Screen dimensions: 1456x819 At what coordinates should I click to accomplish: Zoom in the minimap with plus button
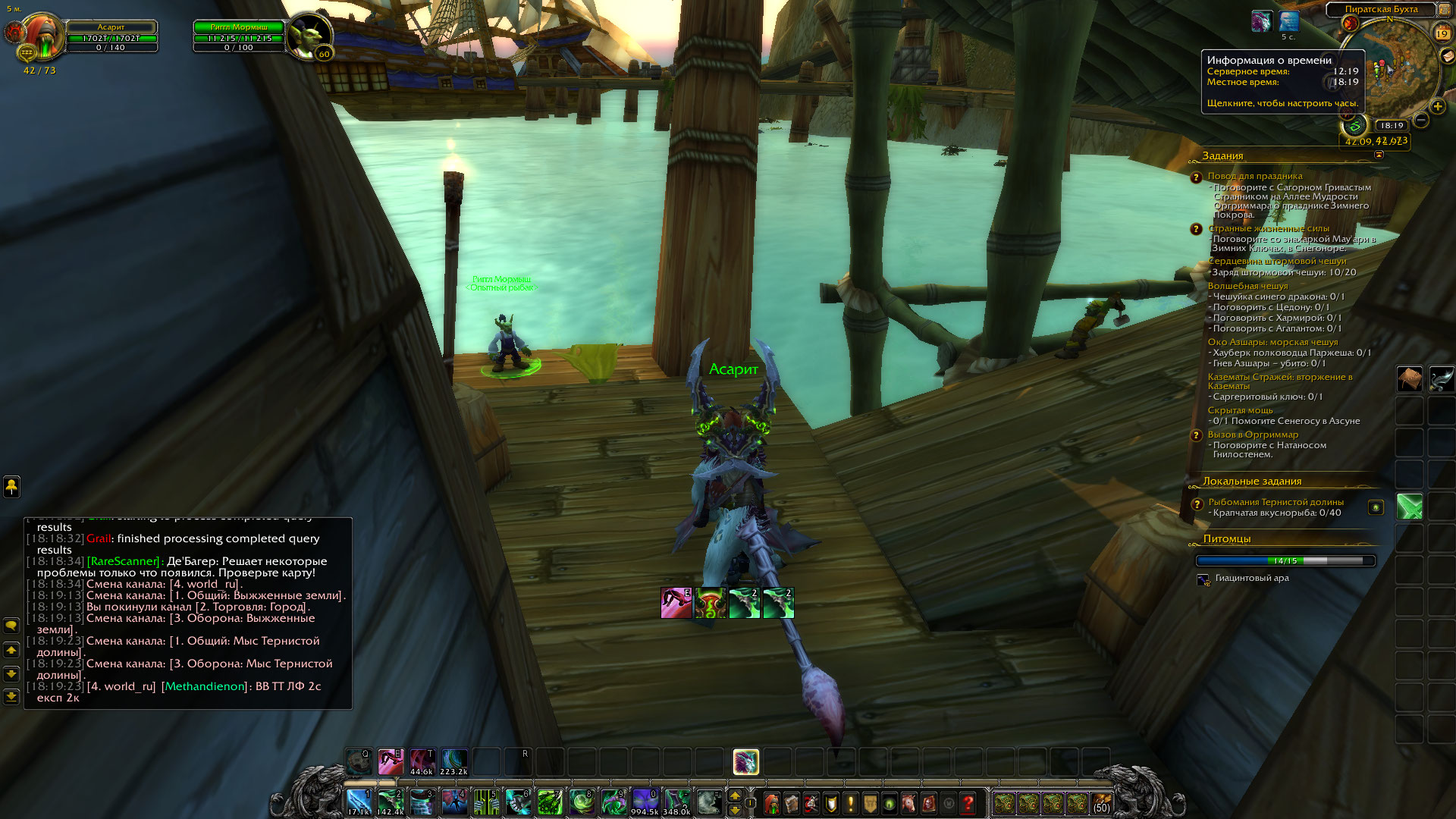[x=1437, y=107]
